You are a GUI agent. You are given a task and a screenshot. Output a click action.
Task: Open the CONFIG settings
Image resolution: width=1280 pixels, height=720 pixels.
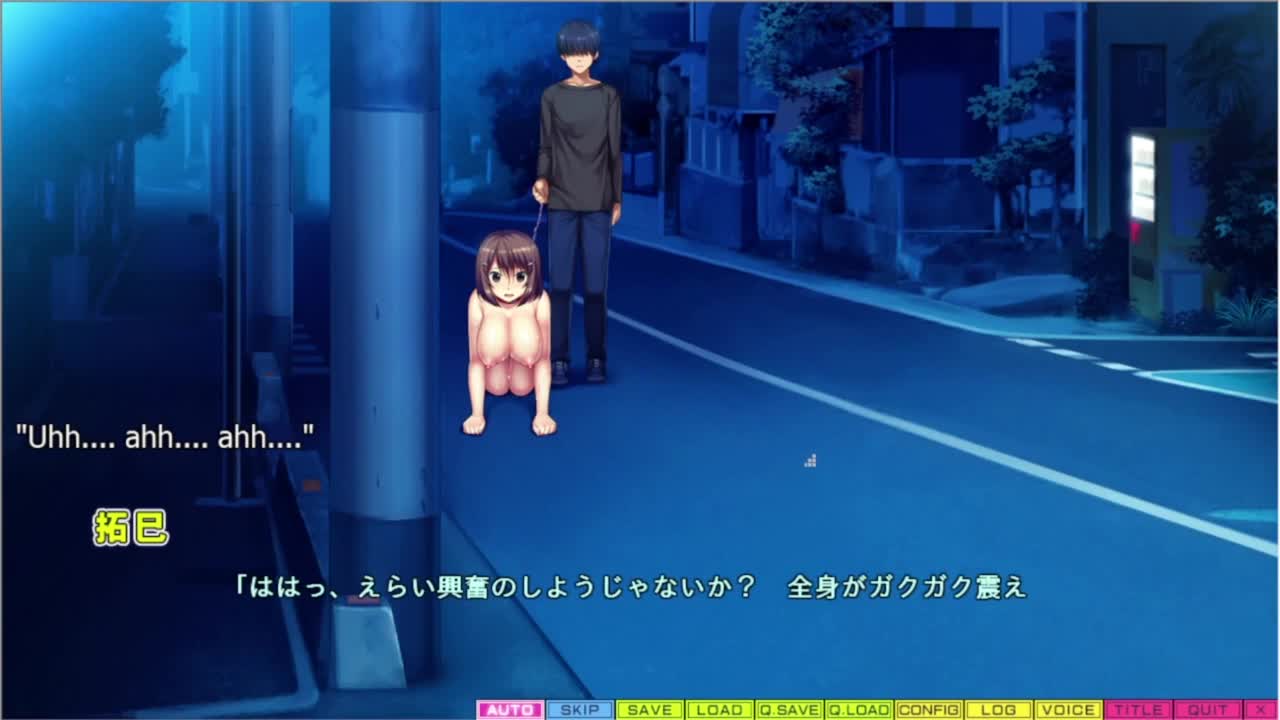pos(929,710)
